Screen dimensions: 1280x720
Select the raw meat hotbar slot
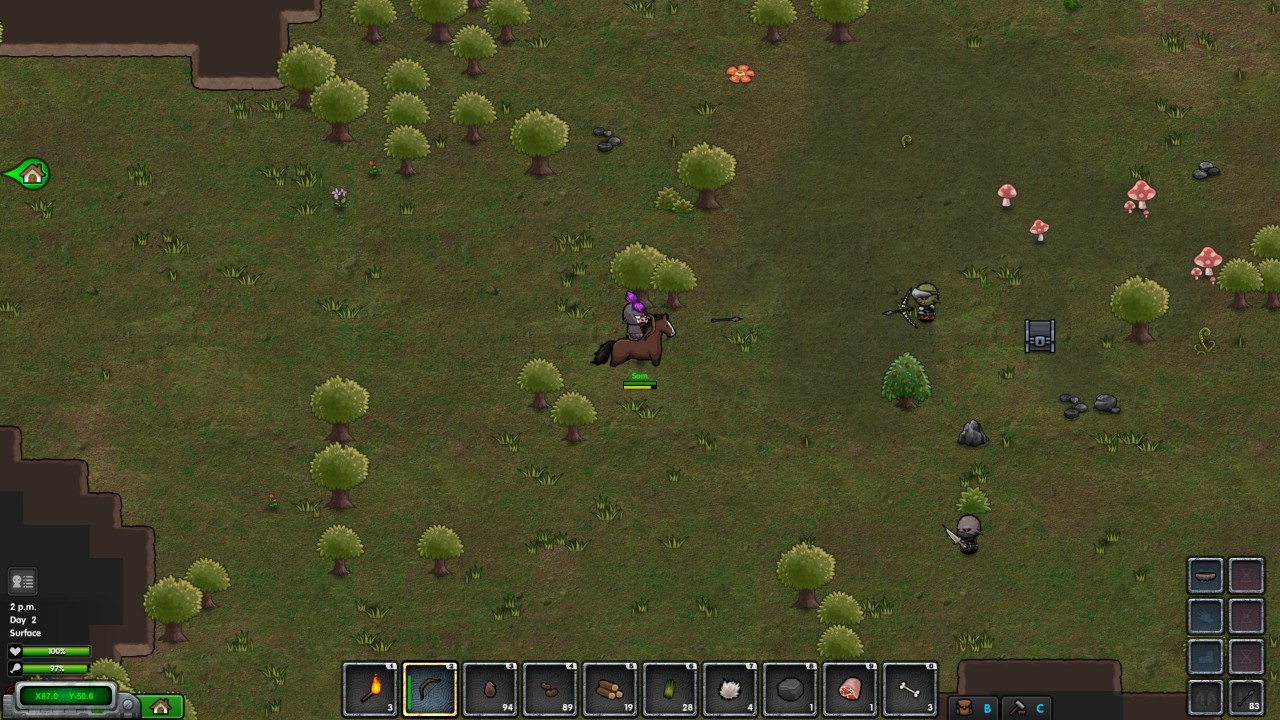pos(850,690)
